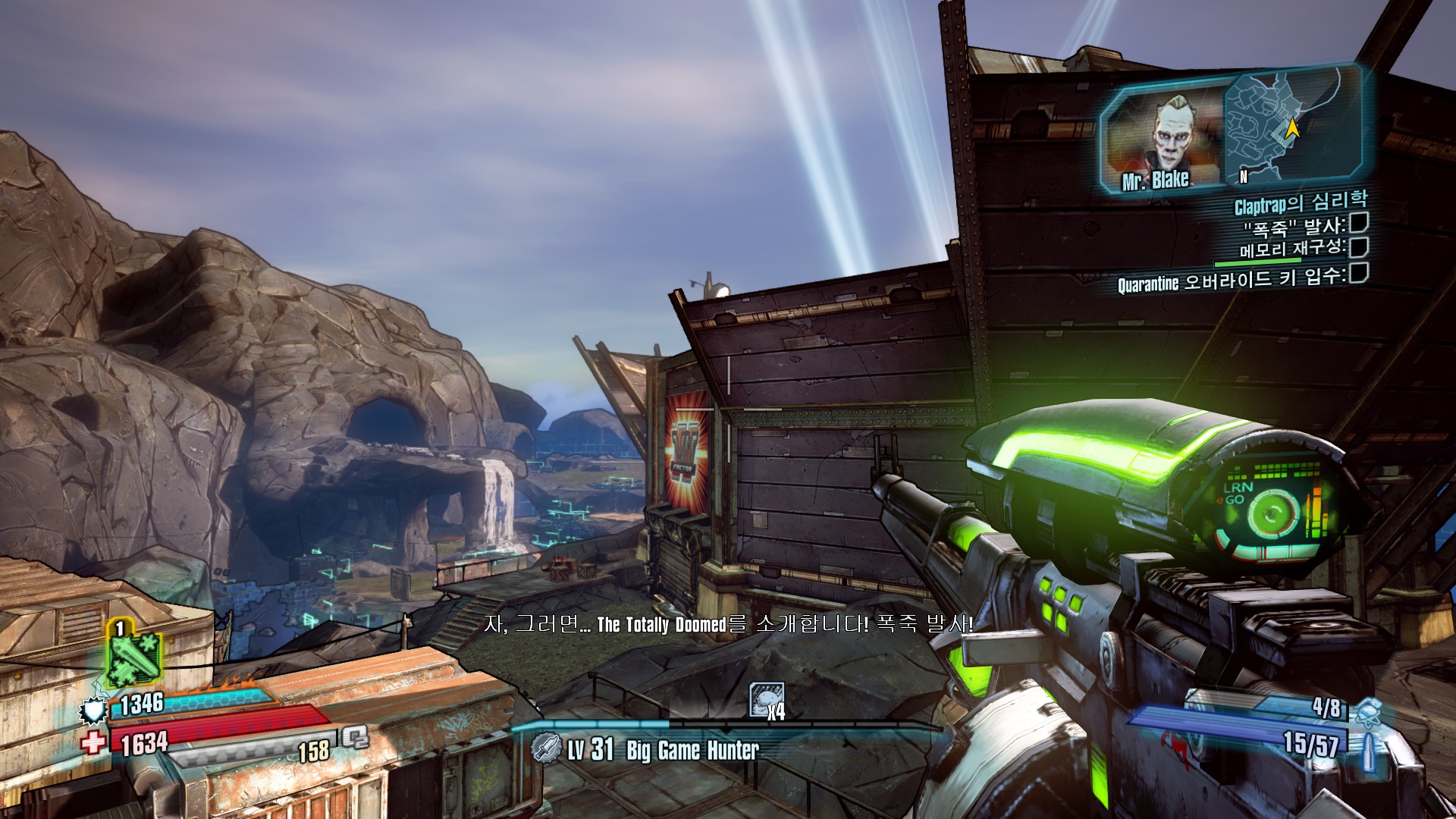Image resolution: width=1456 pixels, height=819 pixels.
Task: Click the Quarantine 오버라이드 키 입수 objective checkbox
Action: click(1359, 273)
